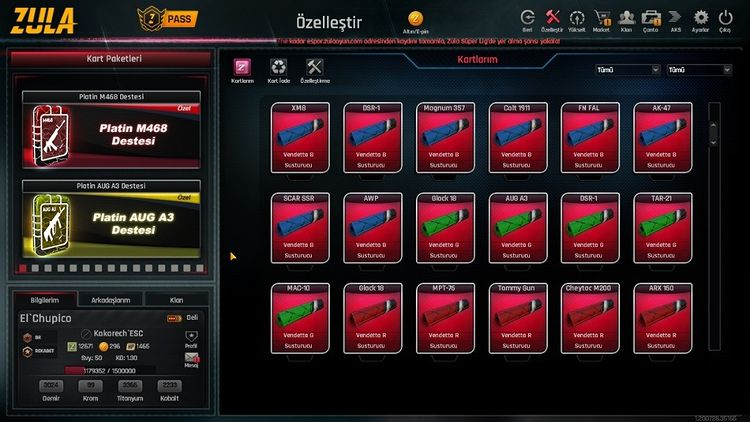750x422 pixels.
Task: Open the first Tümü filter dropdown
Action: point(627,70)
